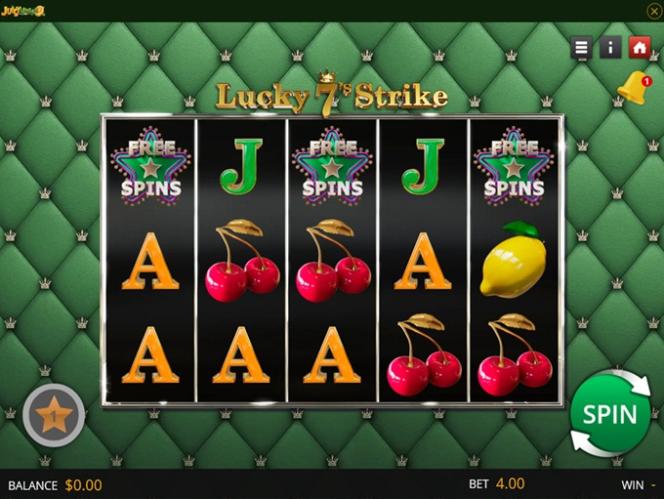Image resolution: width=664 pixels, height=499 pixels.
Task: Click the star coin button
Action: (x=54, y=414)
